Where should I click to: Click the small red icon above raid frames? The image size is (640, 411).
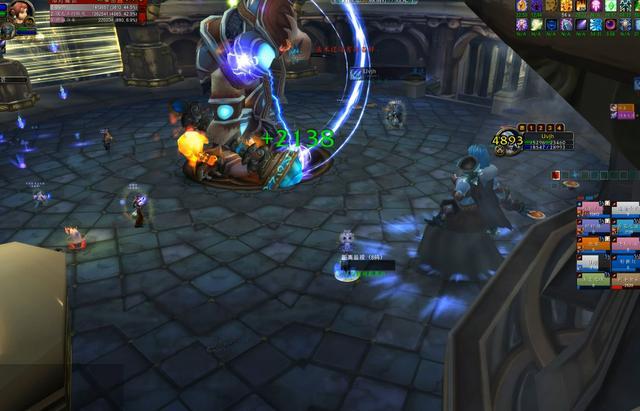click(555, 175)
